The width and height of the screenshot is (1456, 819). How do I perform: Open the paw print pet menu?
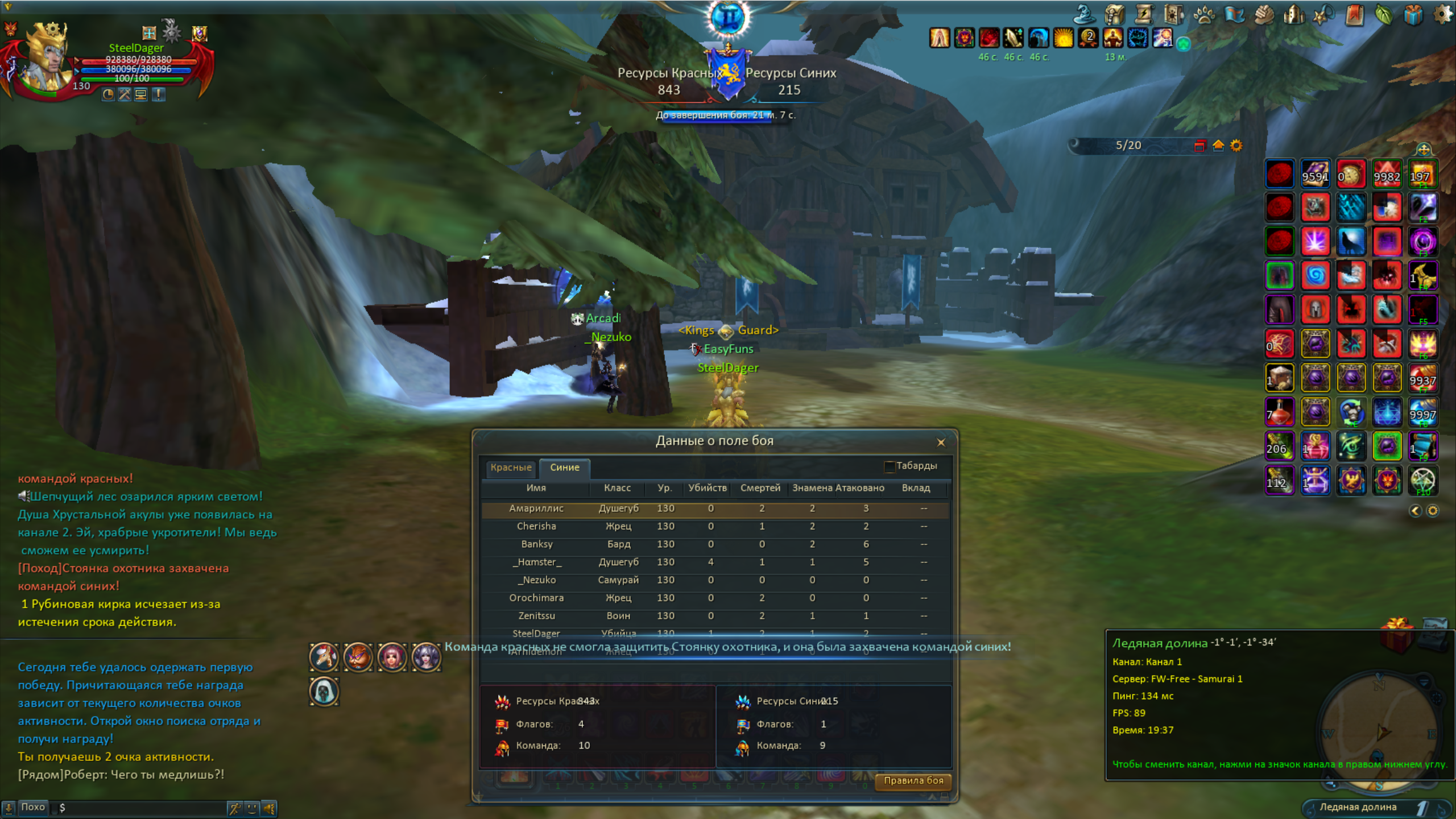click(x=1203, y=15)
